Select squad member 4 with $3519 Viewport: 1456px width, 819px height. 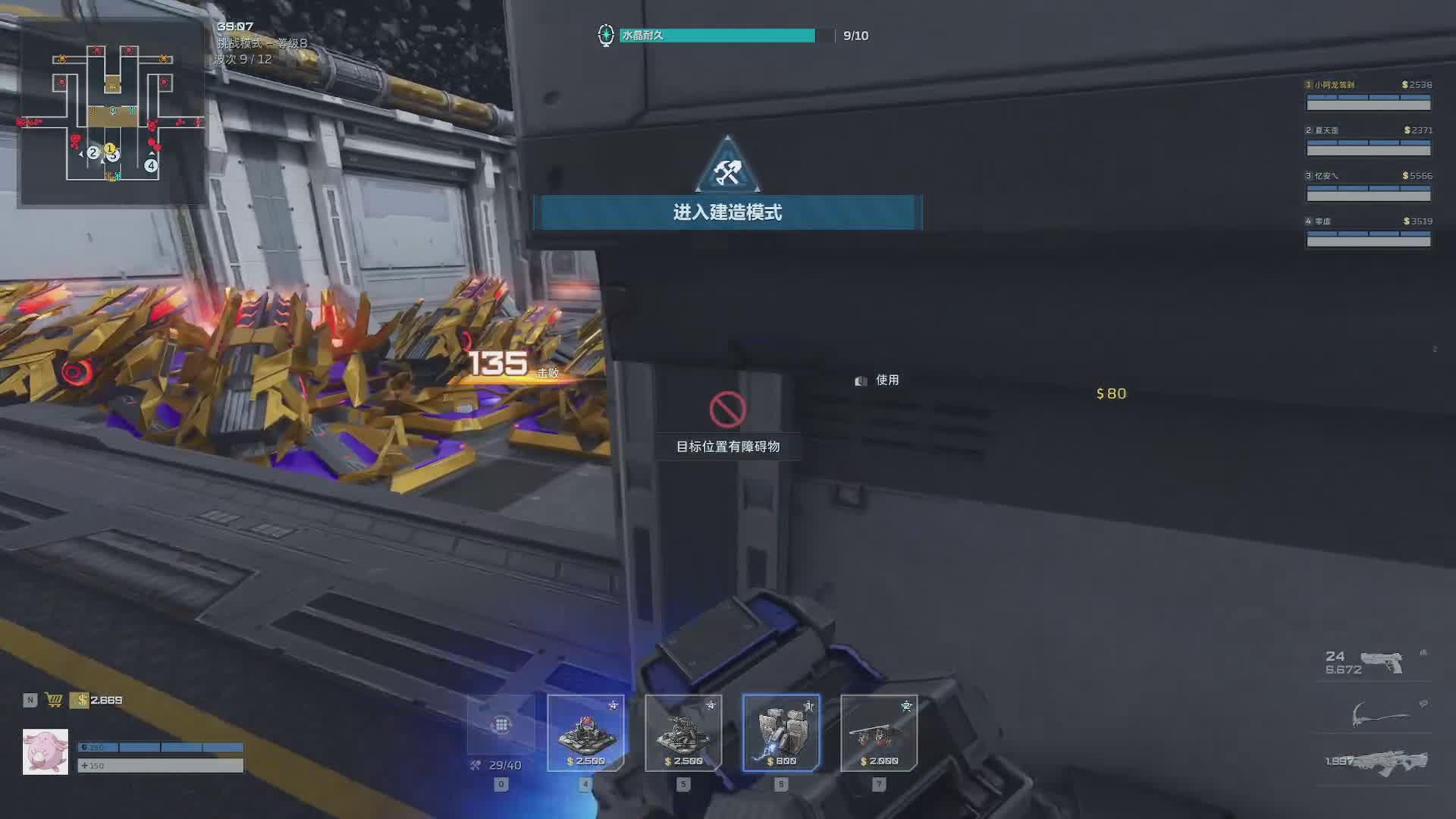coord(1368,232)
